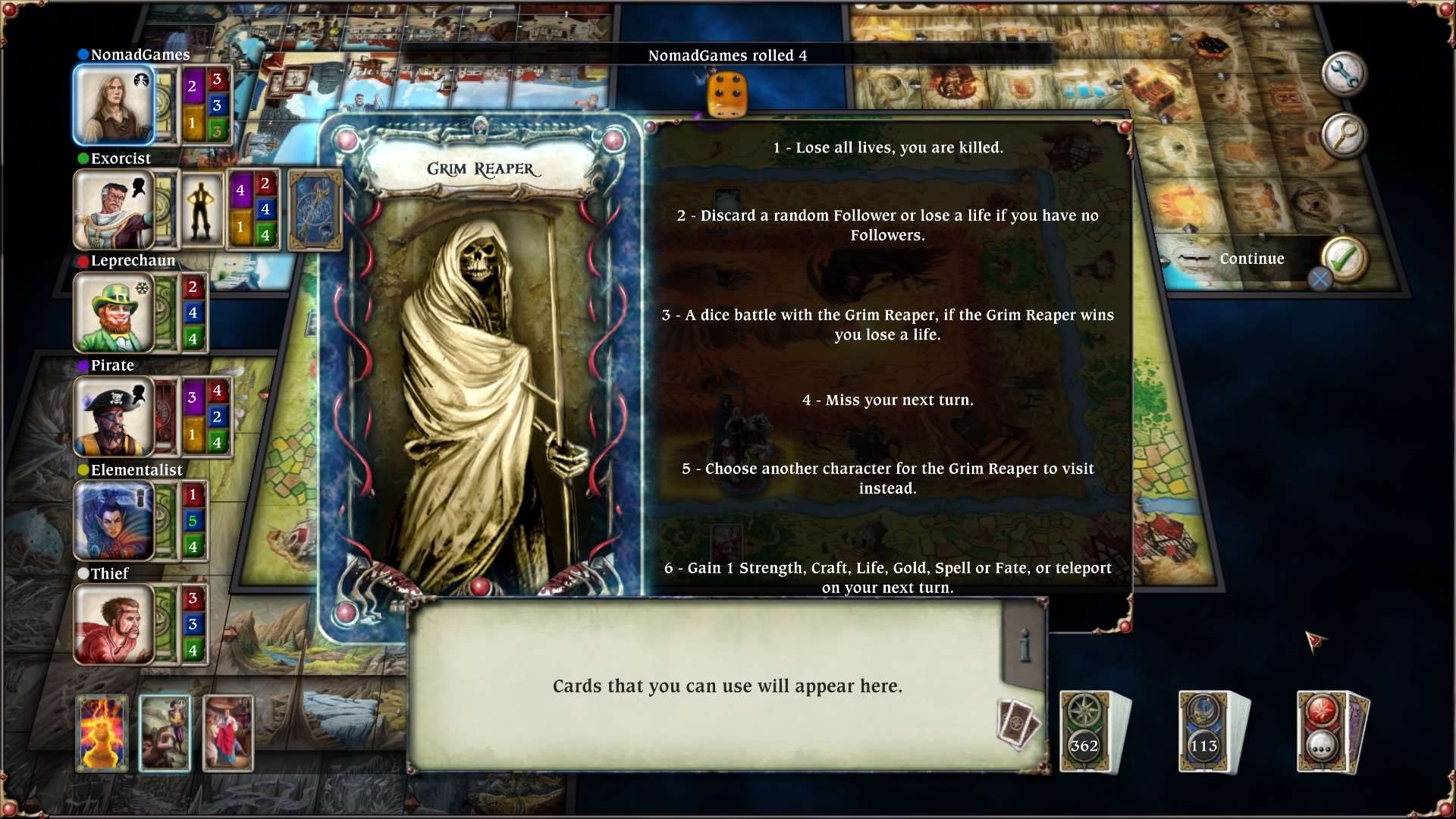Open the settings wrench icon
The width and height of the screenshot is (1456, 819).
(1346, 74)
